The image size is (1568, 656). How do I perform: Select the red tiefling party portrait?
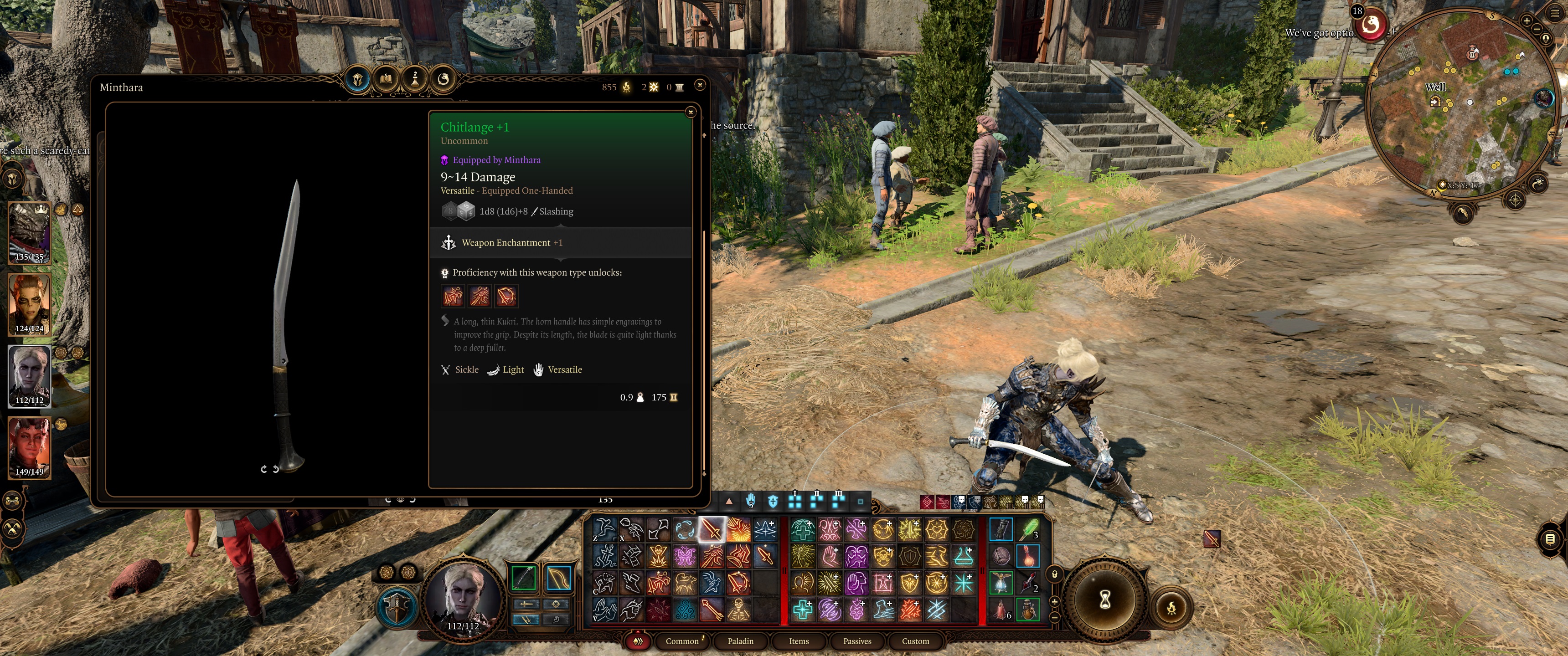(29, 447)
